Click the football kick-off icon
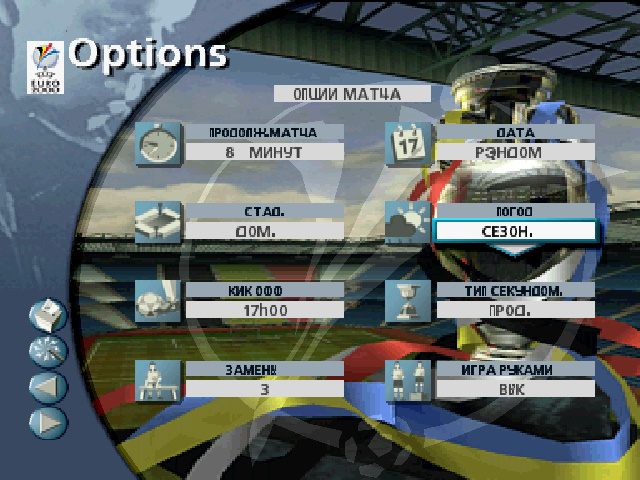This screenshot has height=480, width=640. tap(157, 300)
